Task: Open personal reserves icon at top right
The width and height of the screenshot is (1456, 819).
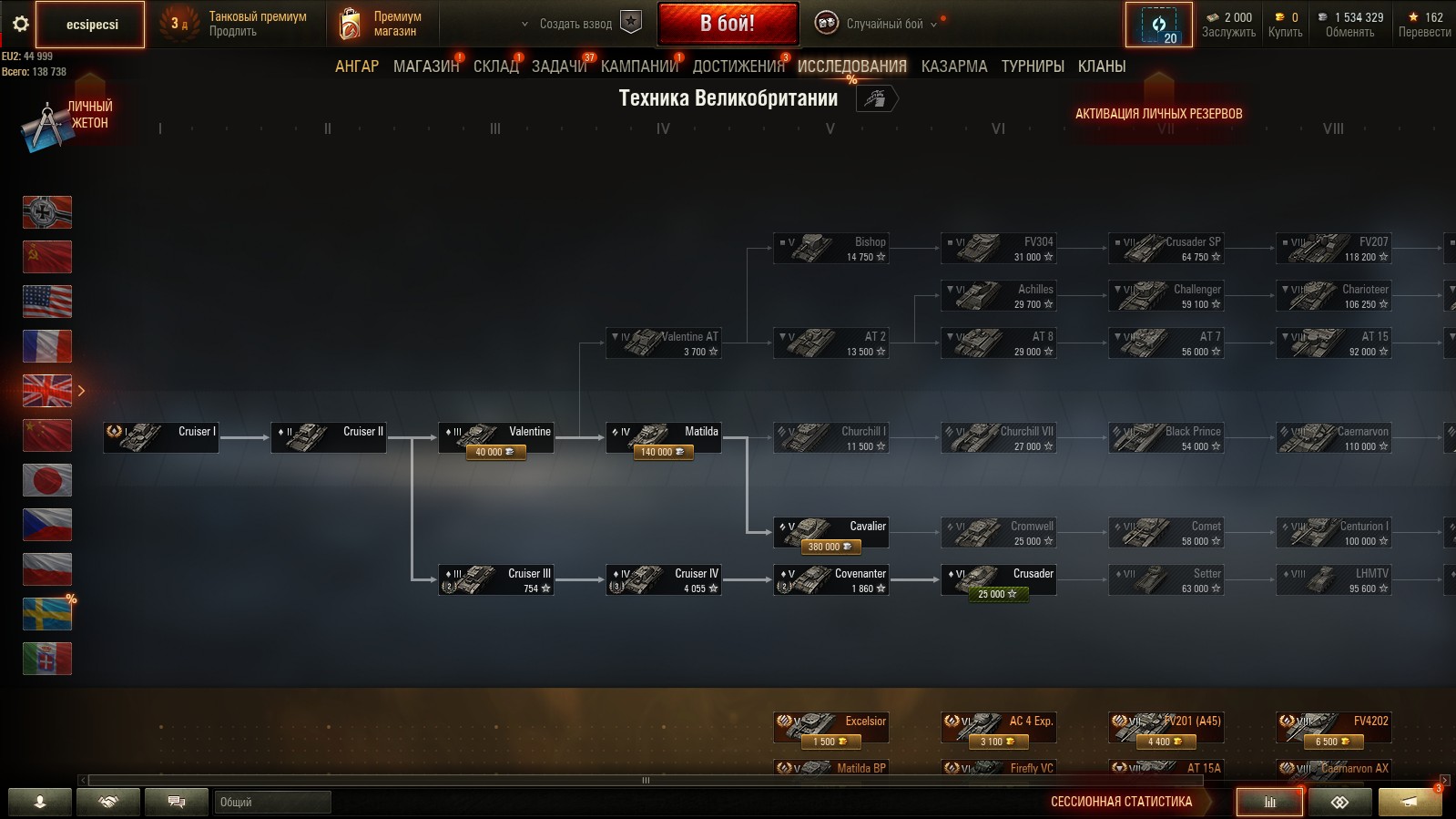Action: tap(1159, 24)
